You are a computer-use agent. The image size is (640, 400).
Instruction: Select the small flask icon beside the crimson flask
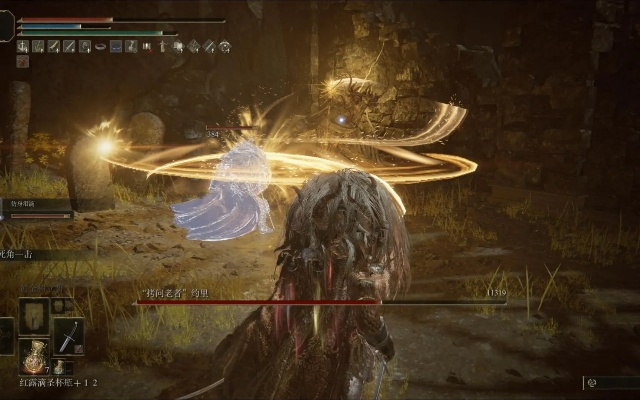[58, 367]
